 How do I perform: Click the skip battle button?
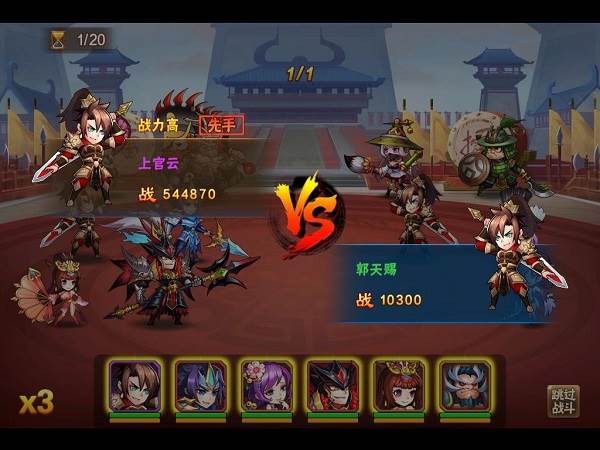coord(564,401)
